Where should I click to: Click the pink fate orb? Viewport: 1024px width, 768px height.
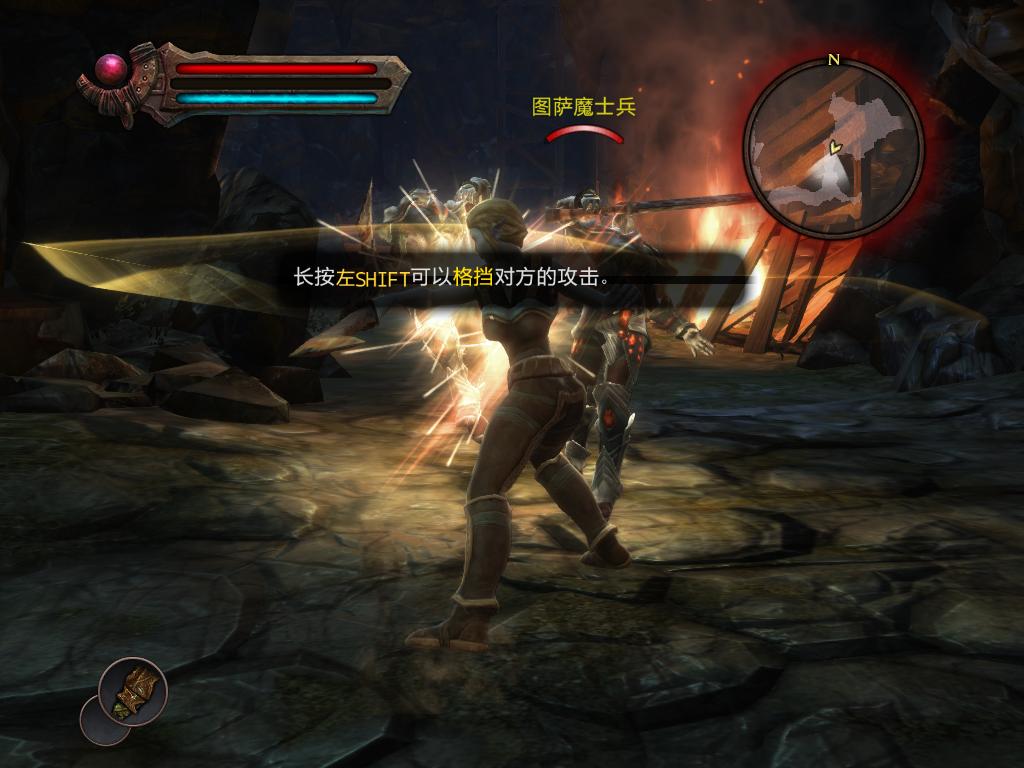coord(110,69)
